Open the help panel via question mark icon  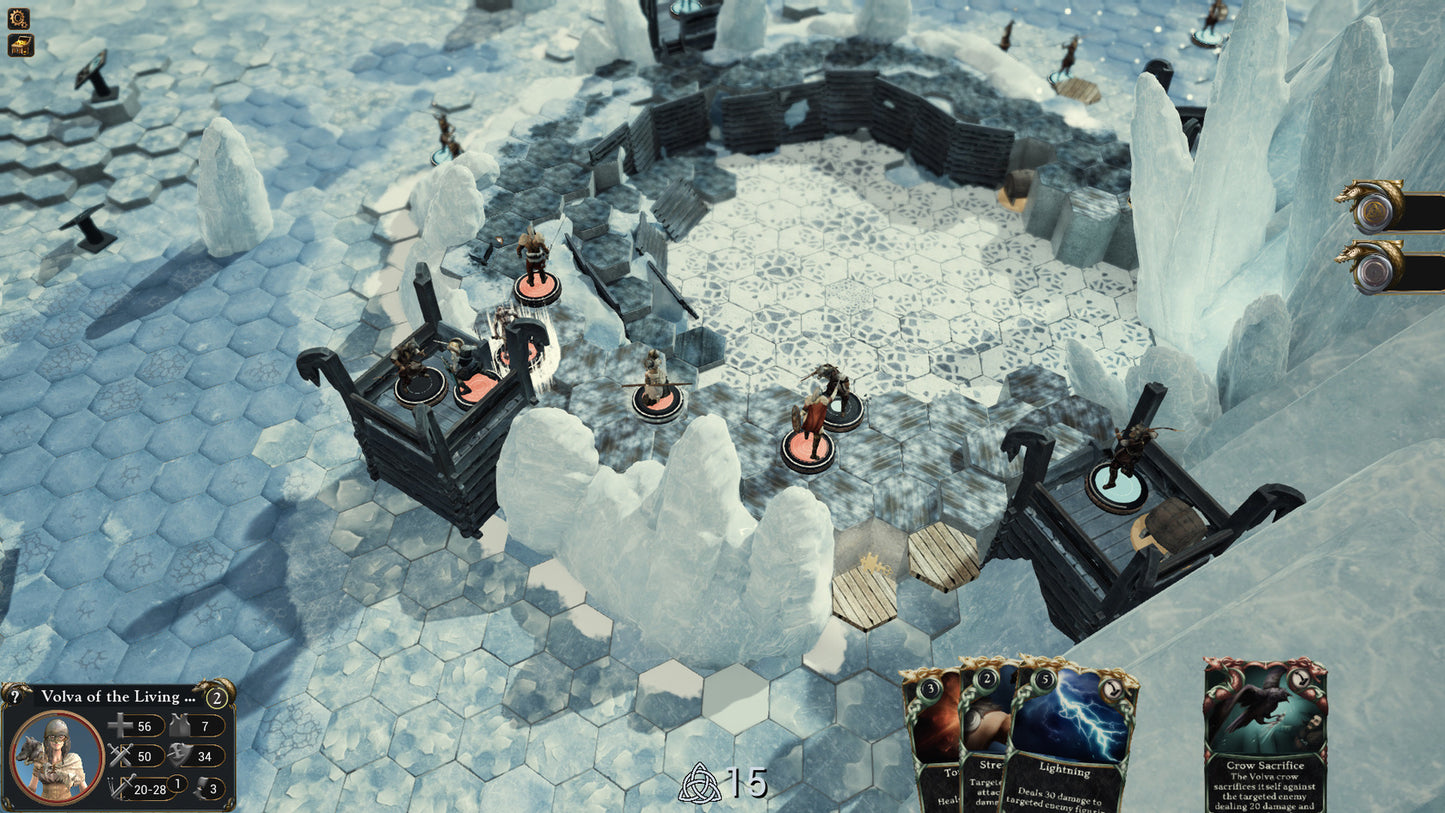(15, 697)
